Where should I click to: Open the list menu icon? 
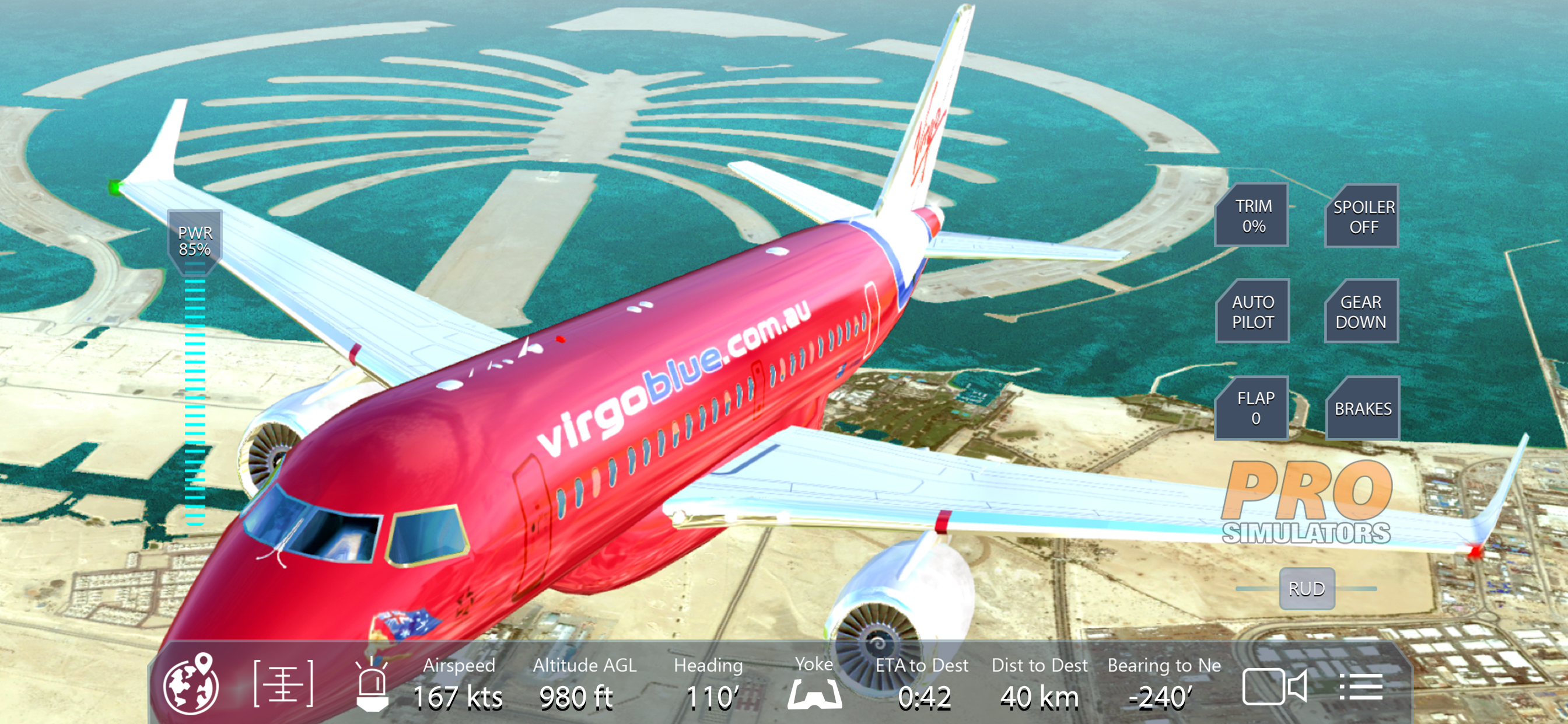(x=1360, y=686)
